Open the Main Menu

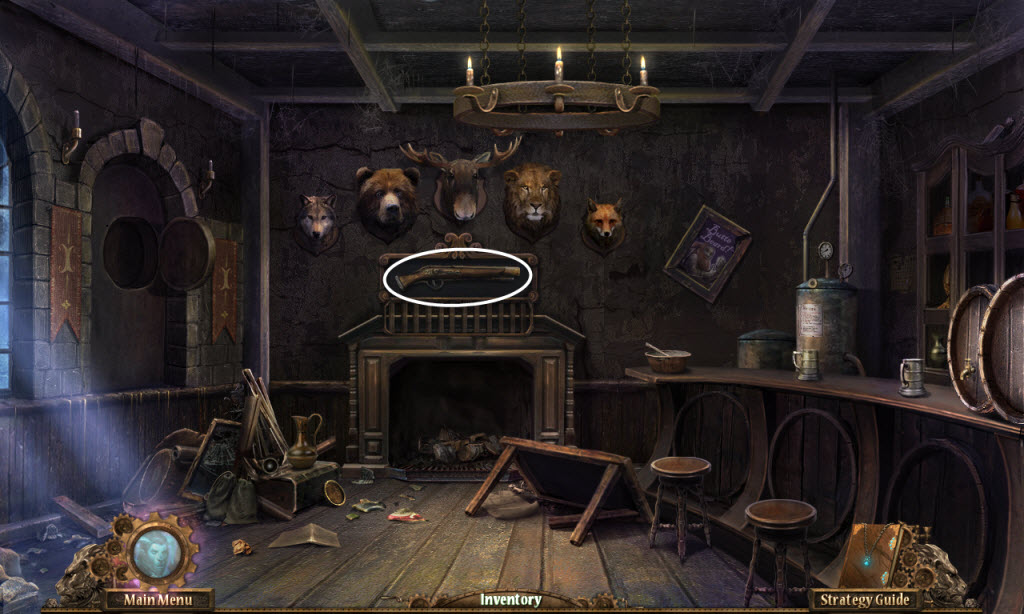157,600
